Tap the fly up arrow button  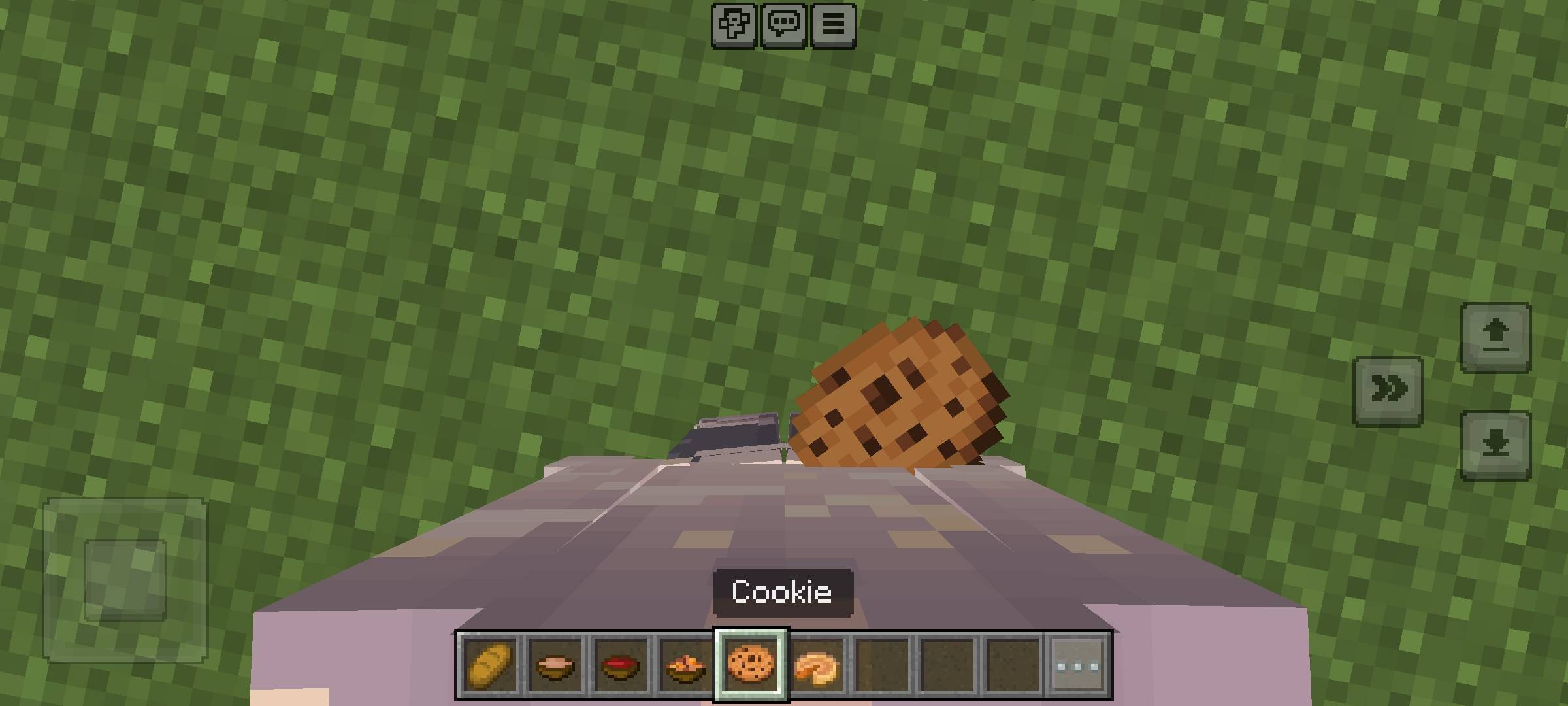1495,337
